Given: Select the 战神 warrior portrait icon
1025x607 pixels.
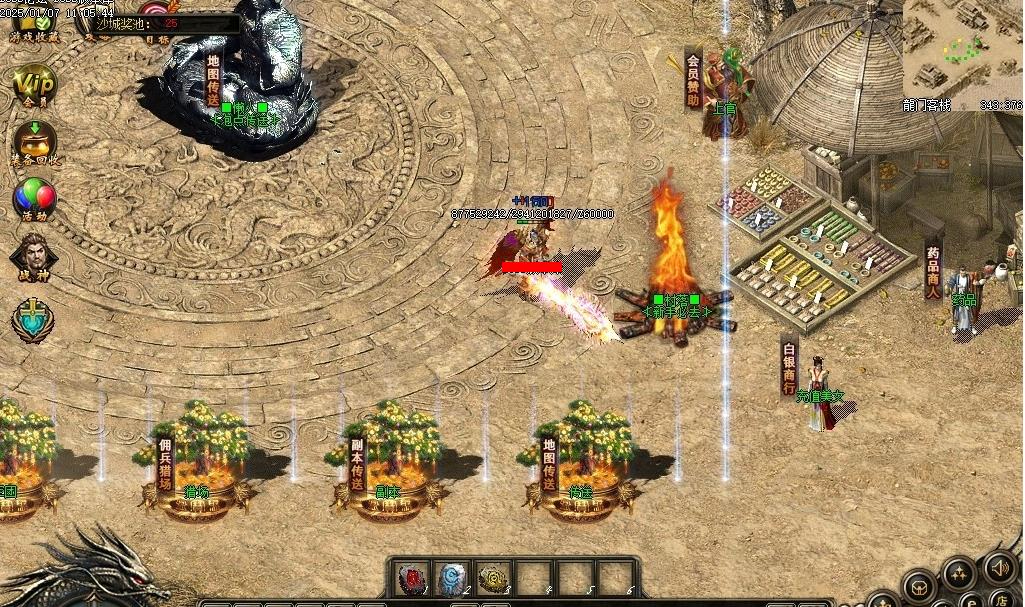Looking at the screenshot, I should coord(34,256).
